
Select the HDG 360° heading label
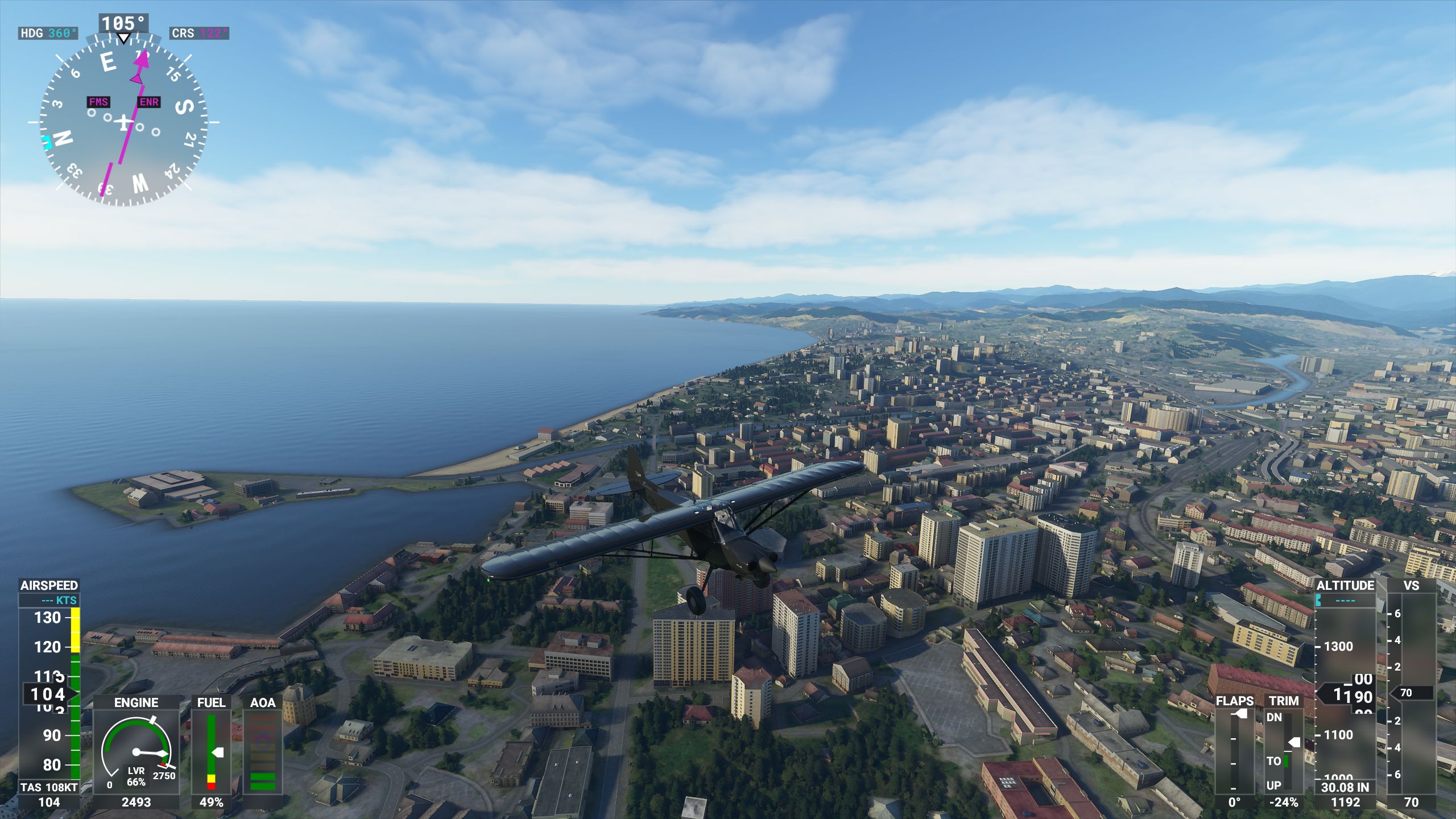48,34
